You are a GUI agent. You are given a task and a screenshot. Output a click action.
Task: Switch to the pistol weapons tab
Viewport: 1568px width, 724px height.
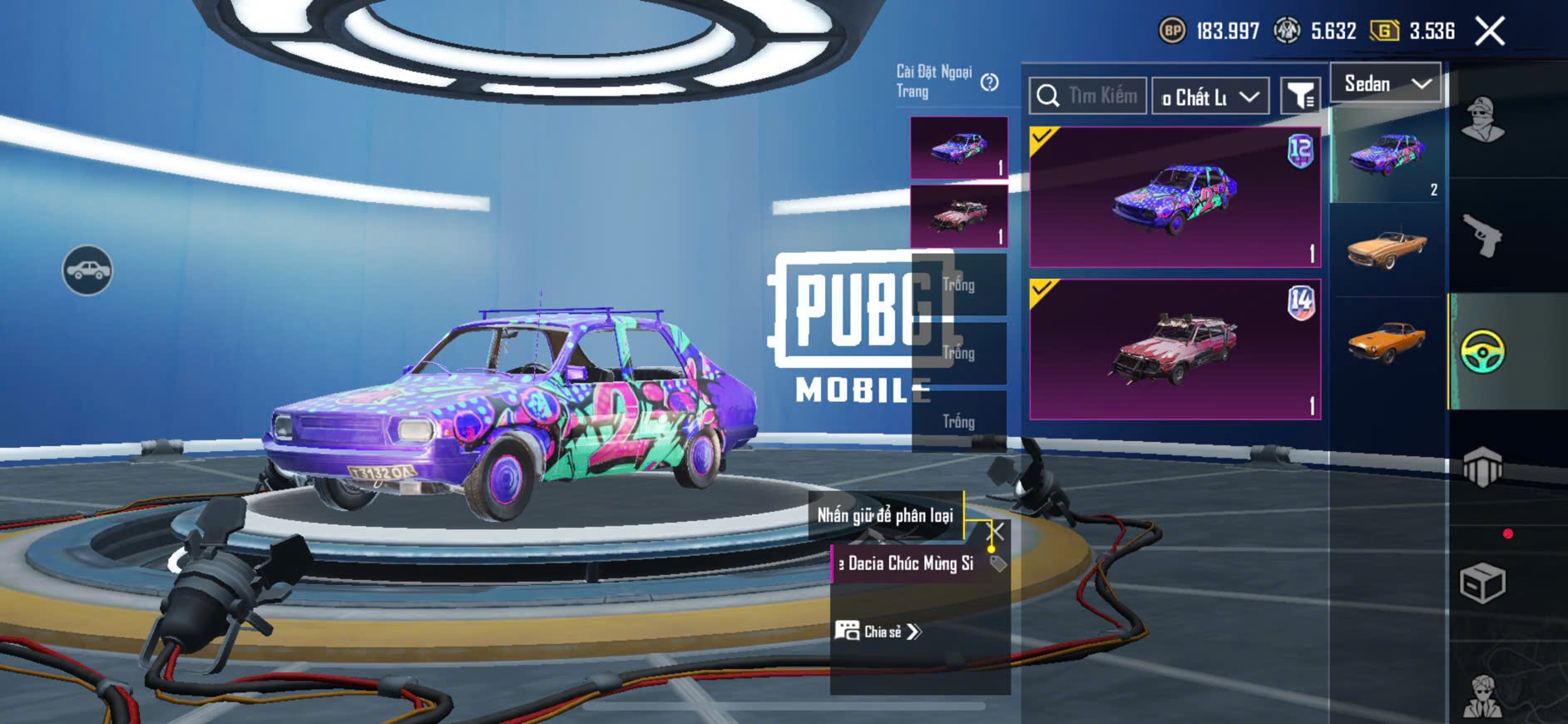(1482, 236)
